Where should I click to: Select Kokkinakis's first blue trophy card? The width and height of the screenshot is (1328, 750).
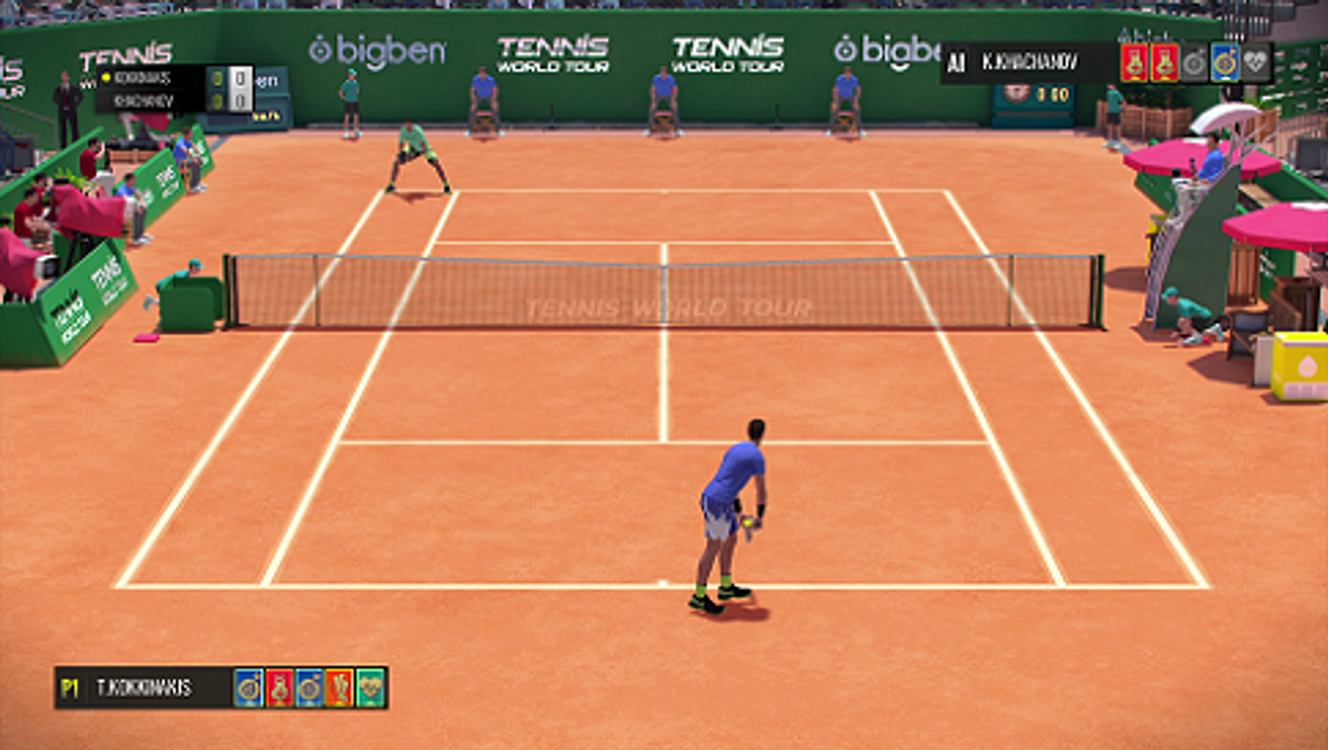249,687
